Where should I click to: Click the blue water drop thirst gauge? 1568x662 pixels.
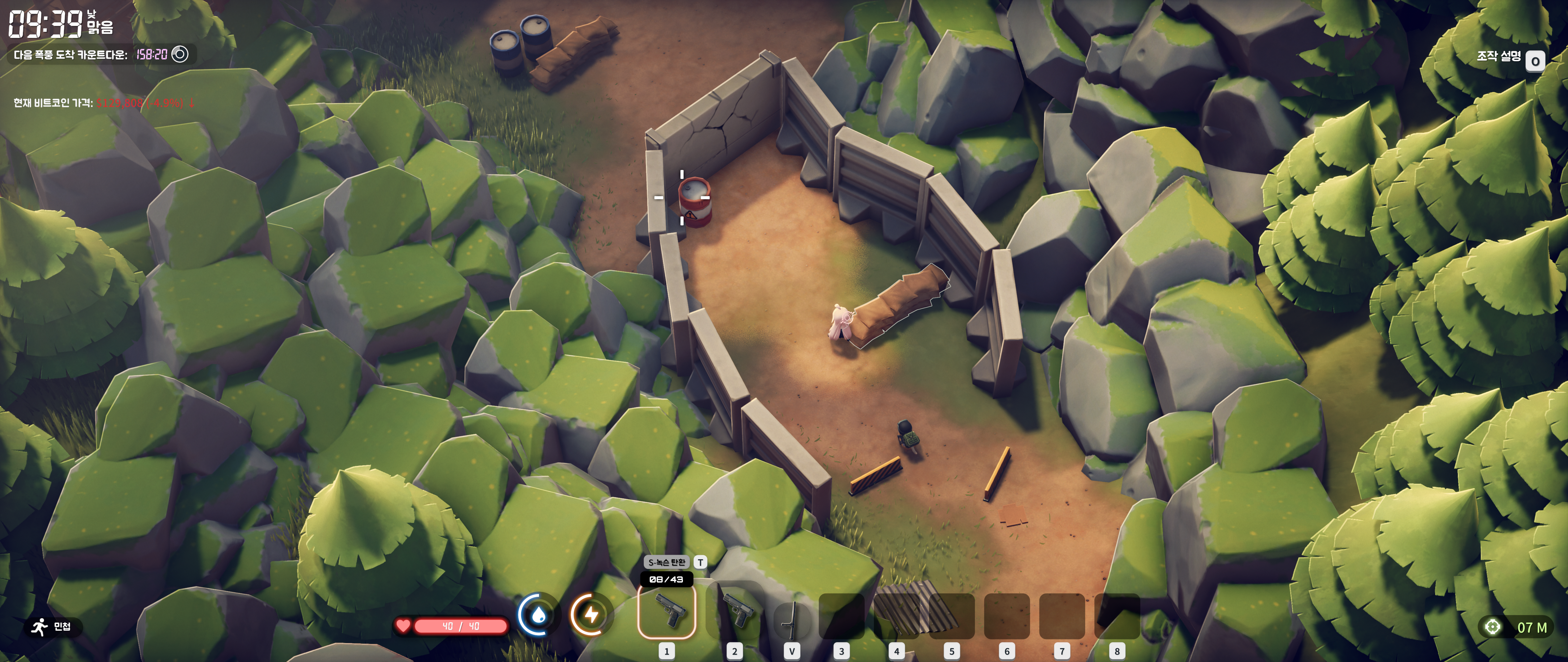pyautogui.click(x=537, y=614)
